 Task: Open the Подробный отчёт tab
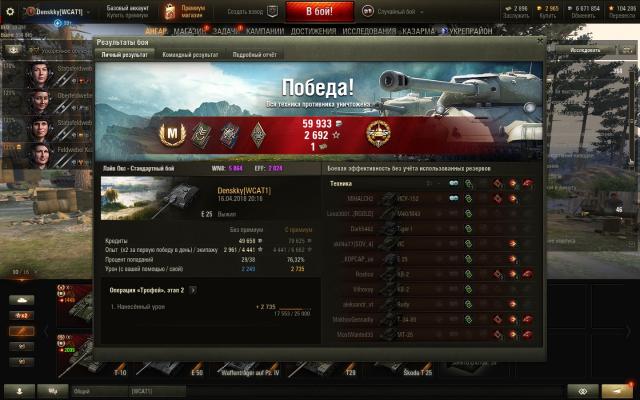coord(255,55)
